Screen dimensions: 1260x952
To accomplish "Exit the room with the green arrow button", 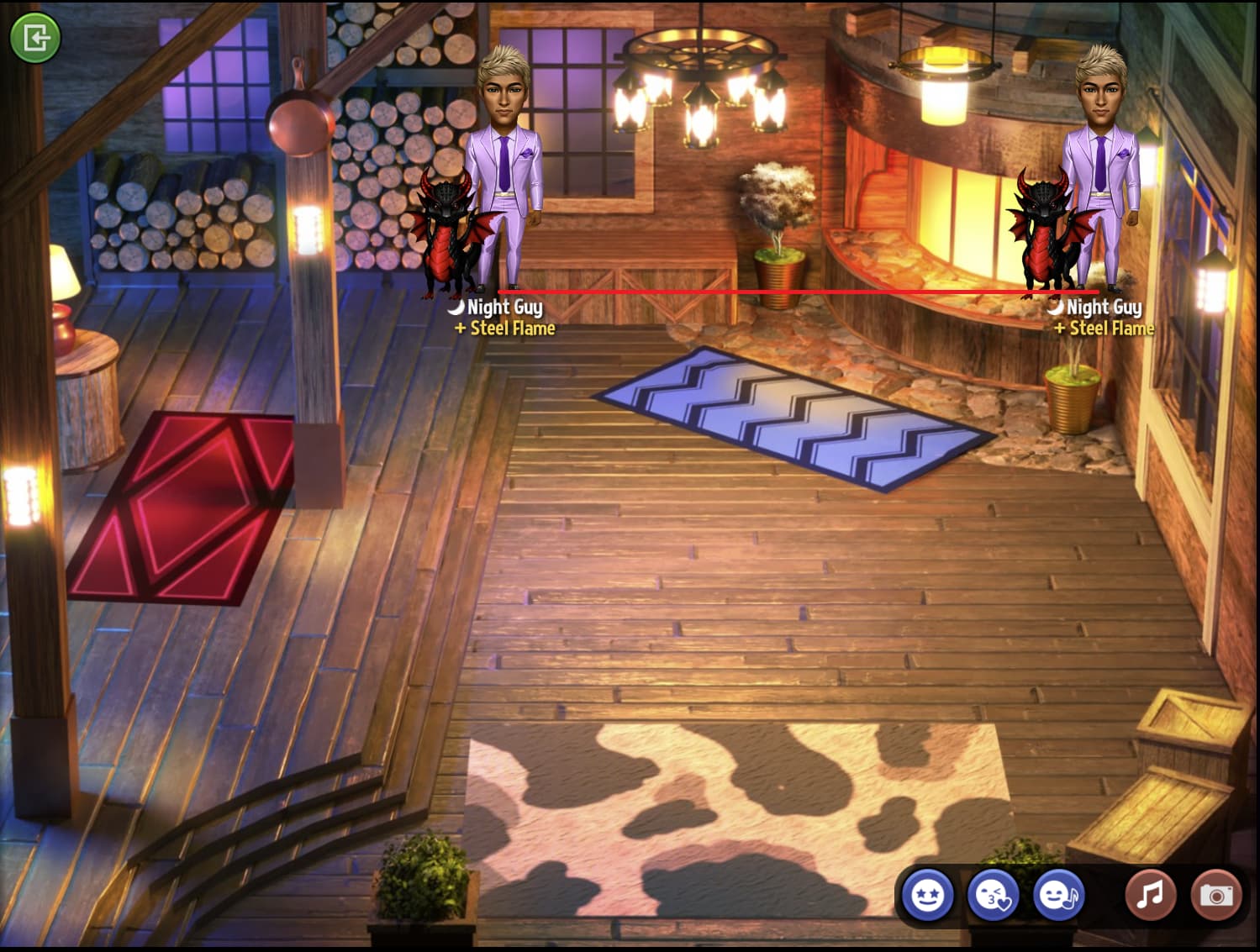I will pos(34,37).
